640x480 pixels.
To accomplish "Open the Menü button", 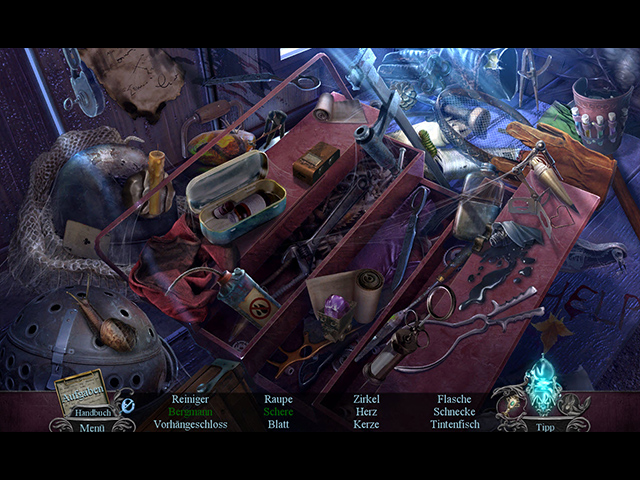I will click(x=92, y=426).
